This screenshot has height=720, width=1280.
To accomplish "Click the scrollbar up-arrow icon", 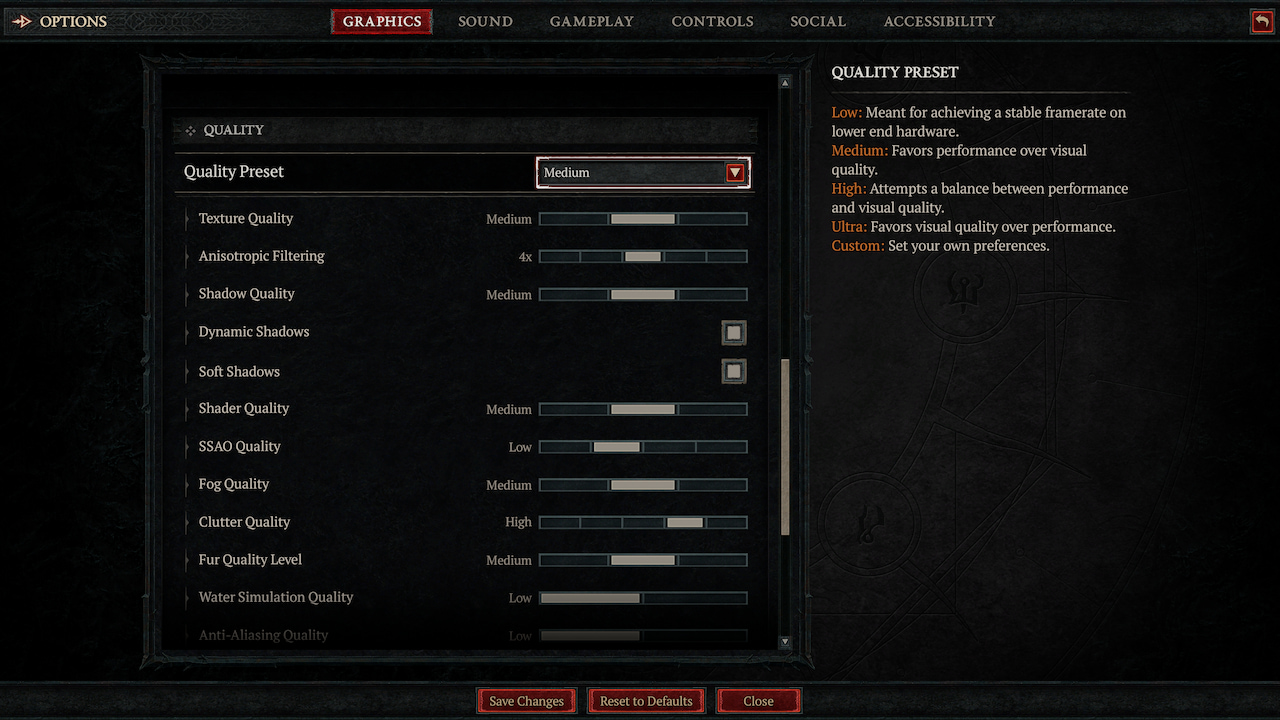I will coord(785,82).
